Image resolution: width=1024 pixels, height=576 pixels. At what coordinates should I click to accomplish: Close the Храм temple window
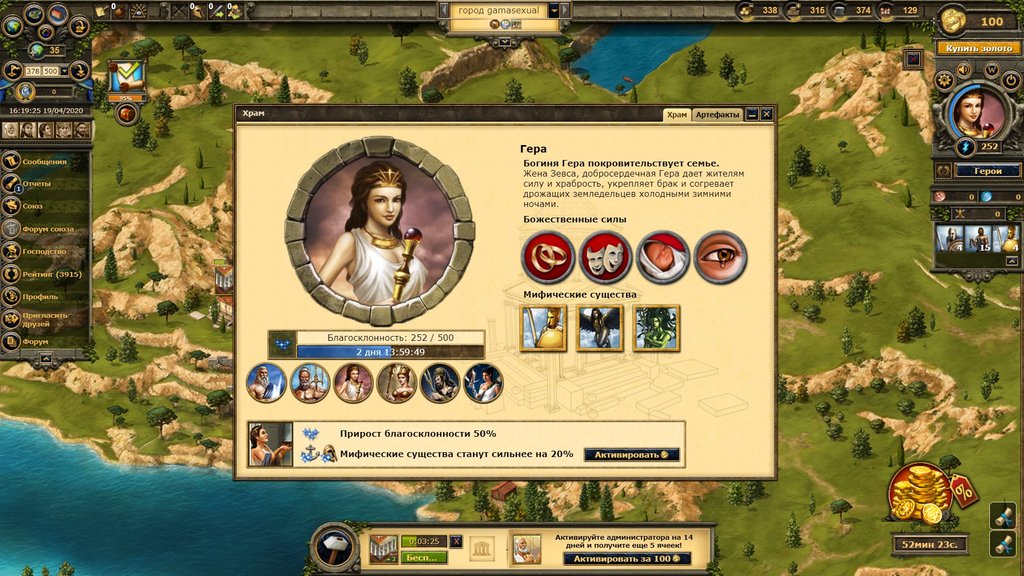point(766,115)
